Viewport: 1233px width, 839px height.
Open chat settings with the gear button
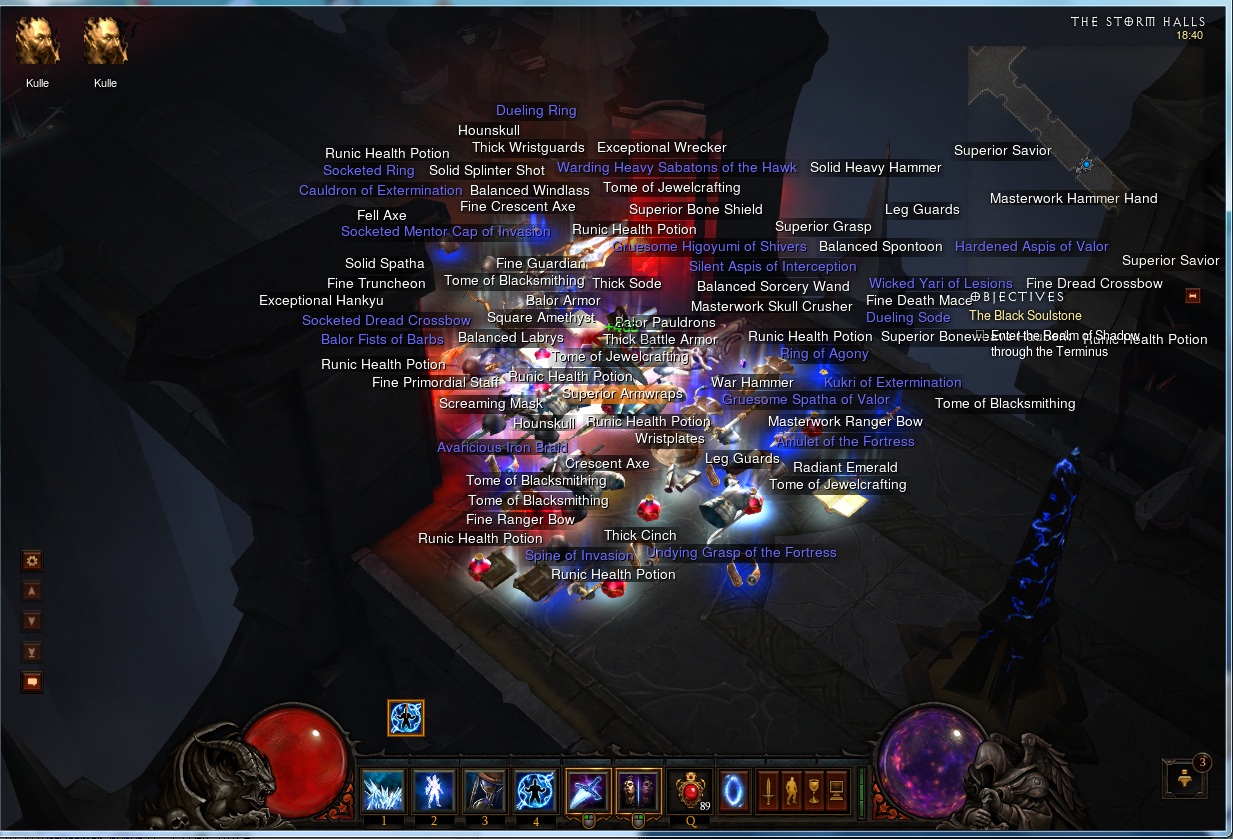point(32,561)
